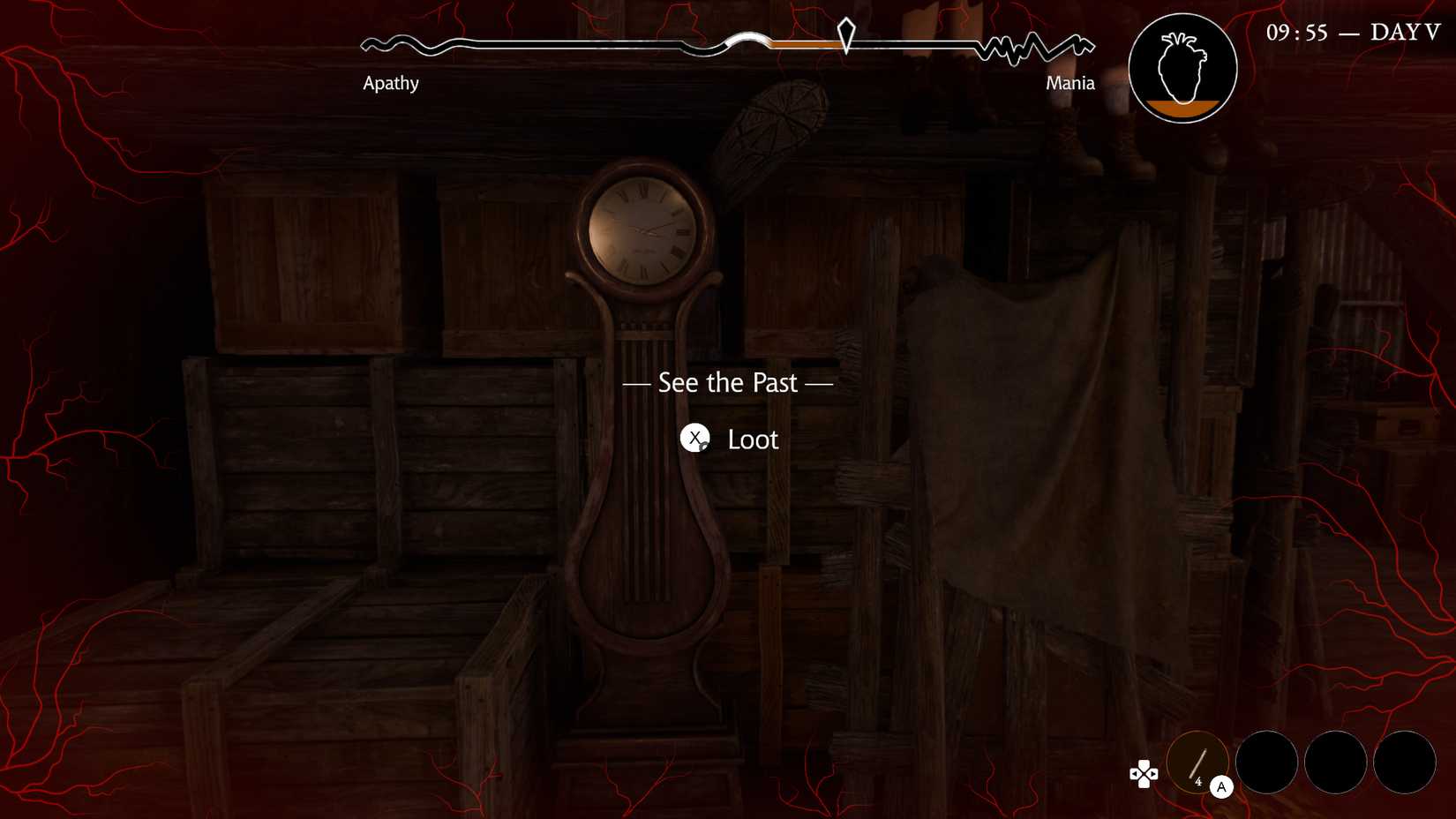Screen dimensions: 1456x819
Task: Select the Apathy label
Action: 391,83
